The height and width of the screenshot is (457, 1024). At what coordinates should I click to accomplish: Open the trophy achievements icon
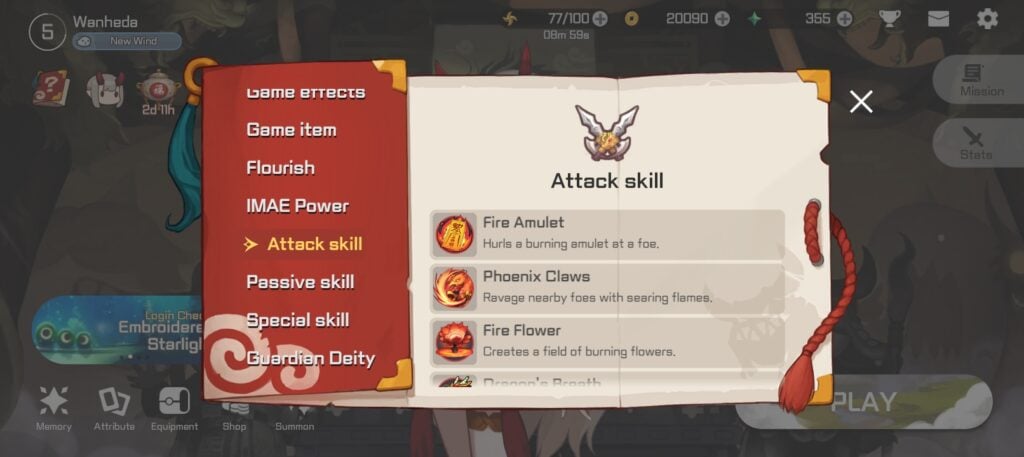point(889,19)
